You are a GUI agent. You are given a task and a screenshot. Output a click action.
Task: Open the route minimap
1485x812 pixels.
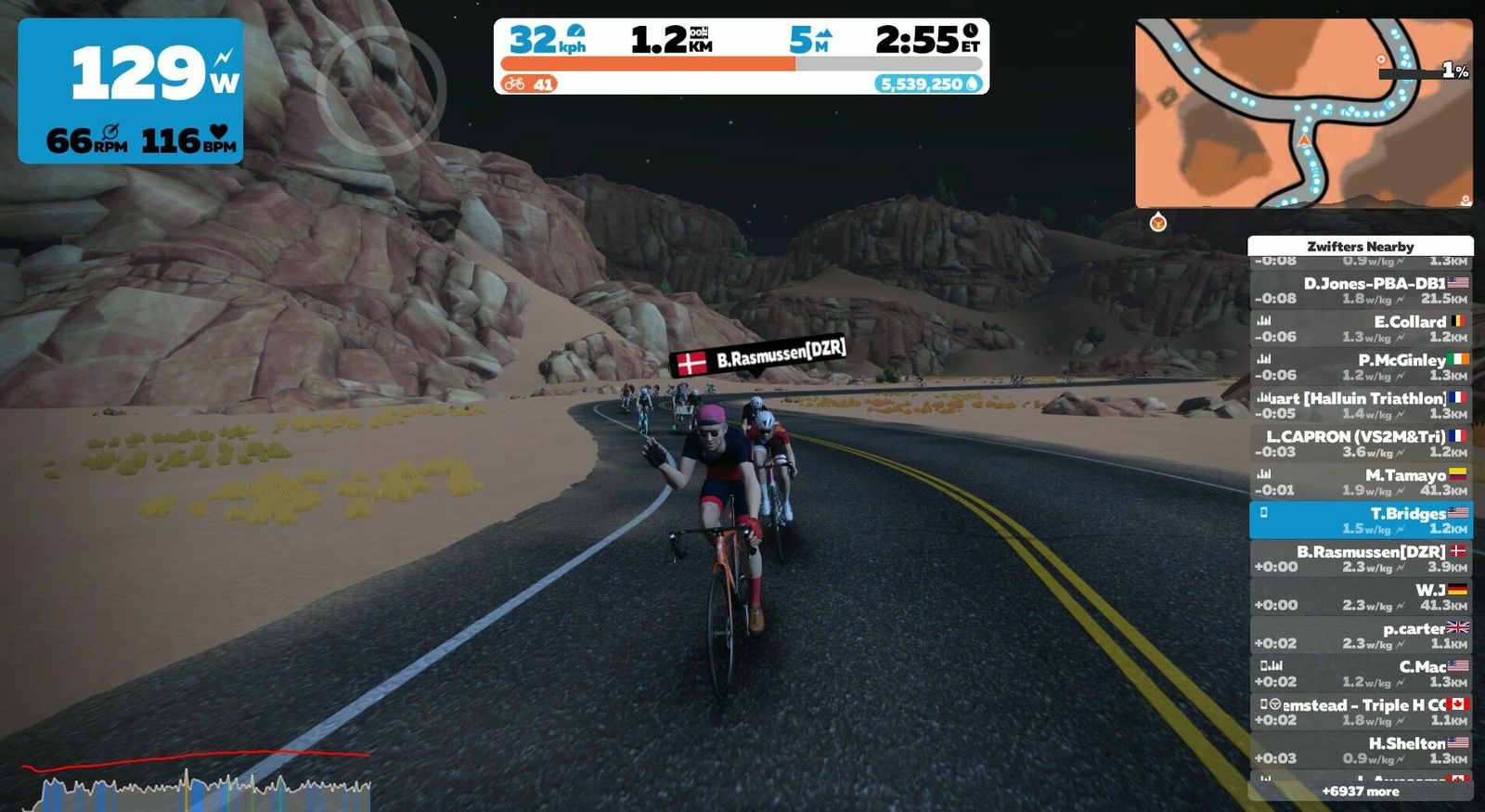click(1303, 113)
